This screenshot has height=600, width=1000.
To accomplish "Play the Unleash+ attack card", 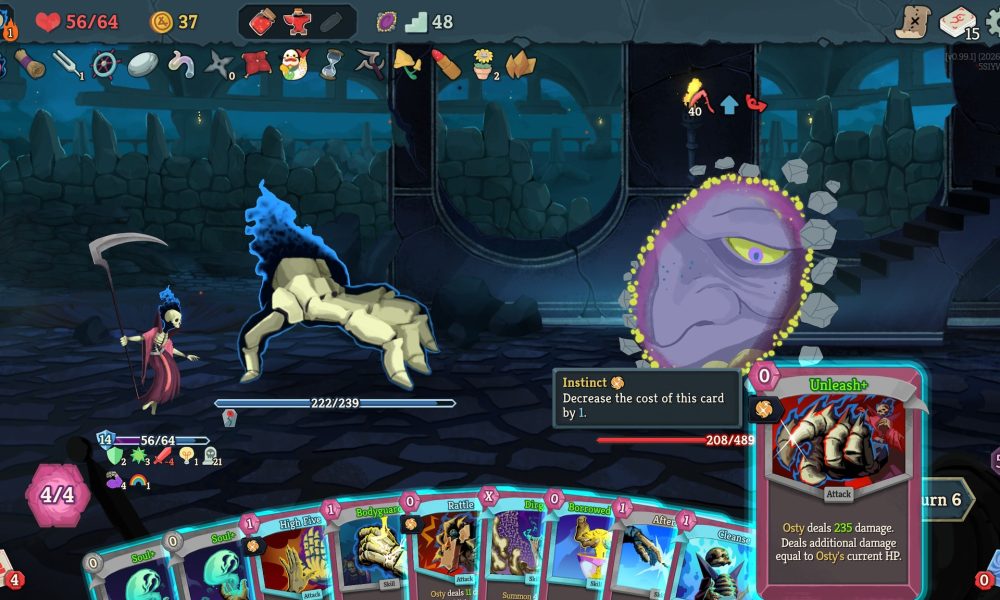I will [838, 480].
